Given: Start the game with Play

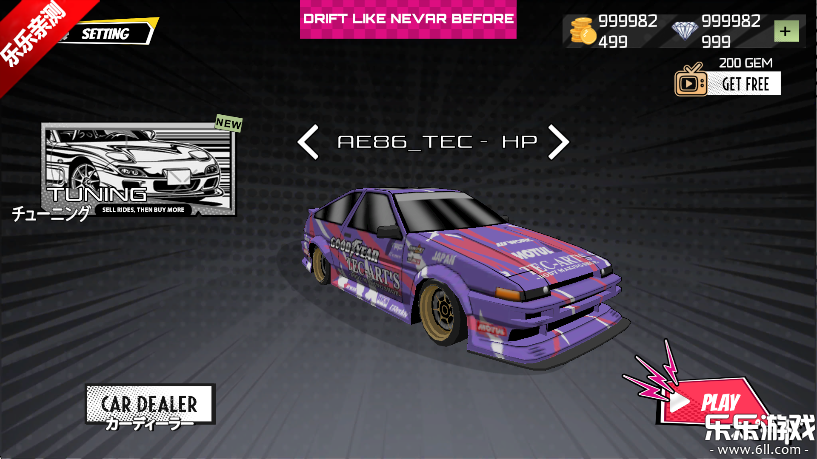Looking at the screenshot, I should pyautogui.click(x=712, y=402).
